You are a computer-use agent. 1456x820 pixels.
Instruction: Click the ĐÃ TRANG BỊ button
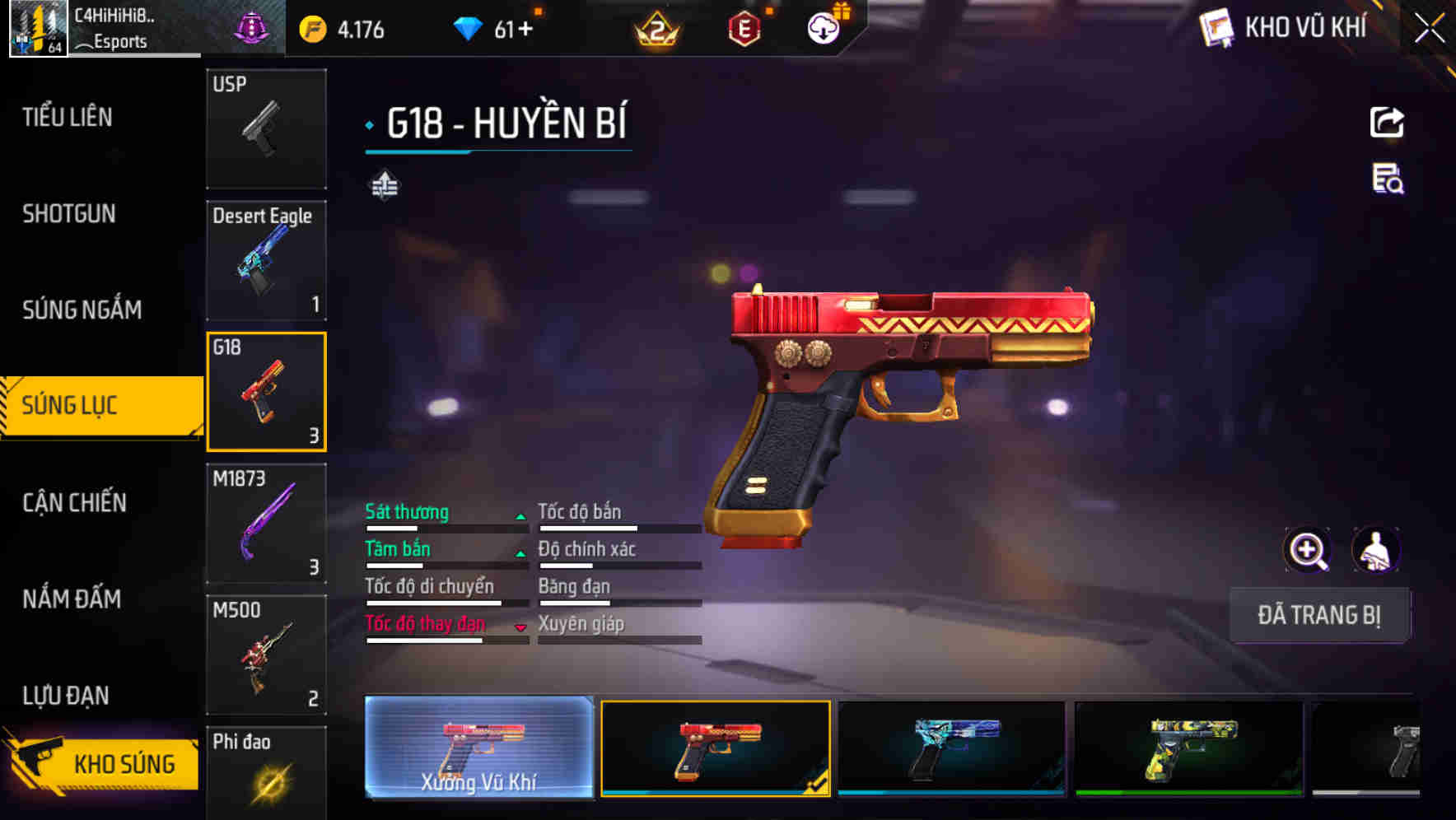[1319, 615]
